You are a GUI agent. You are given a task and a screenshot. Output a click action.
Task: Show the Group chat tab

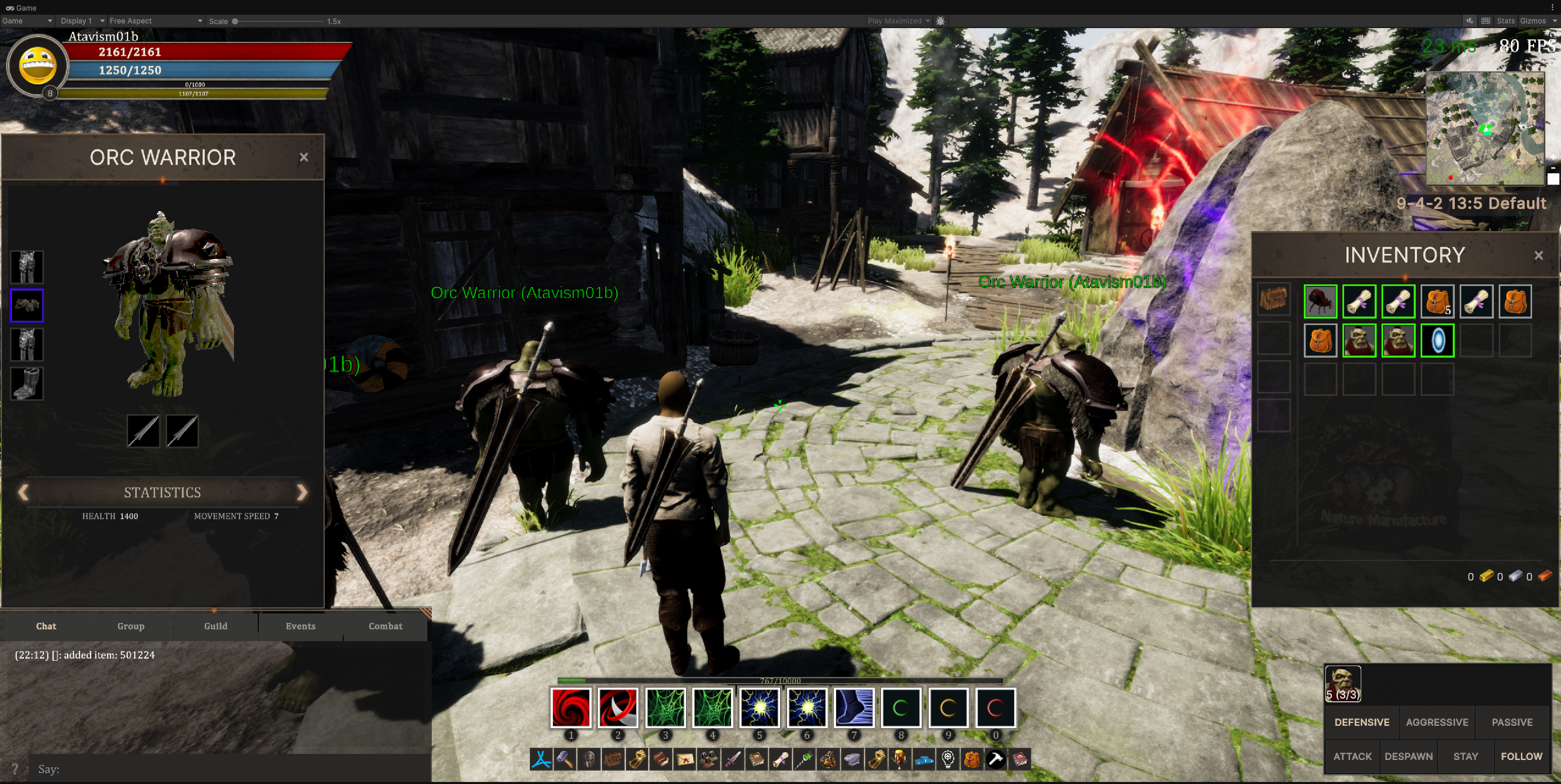point(131,626)
